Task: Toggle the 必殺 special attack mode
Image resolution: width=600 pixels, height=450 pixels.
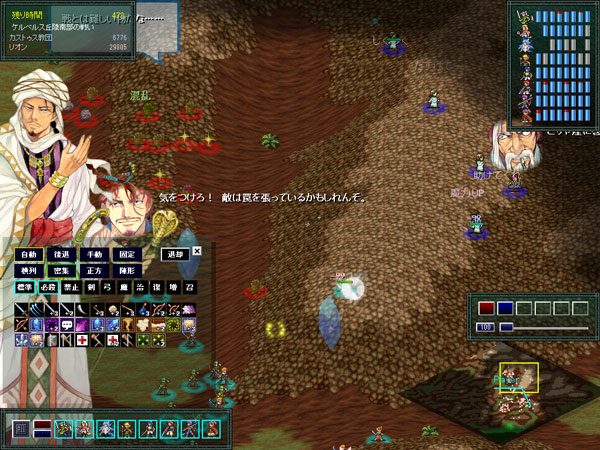Action: 49,288
